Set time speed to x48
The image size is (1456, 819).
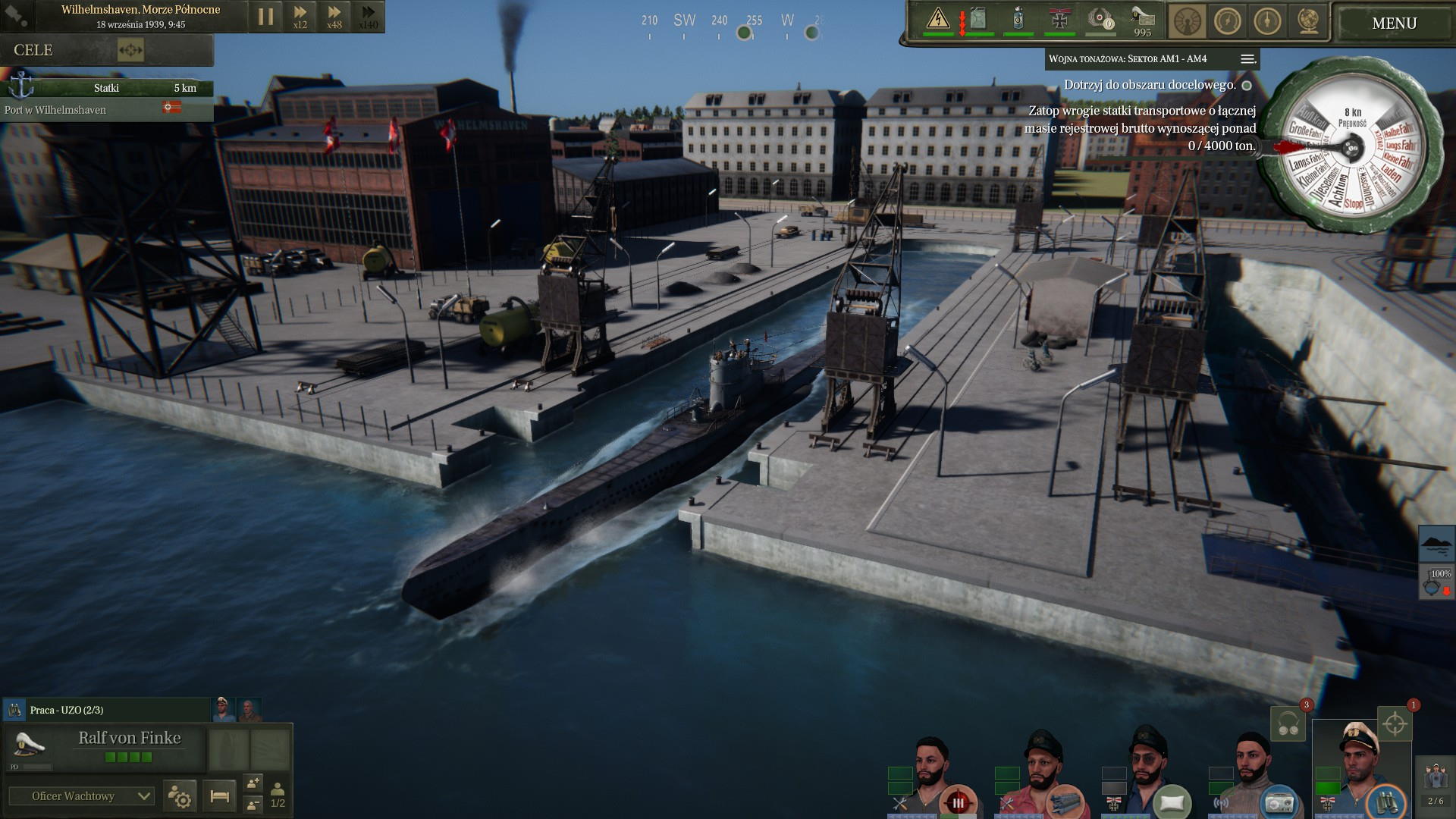[334, 17]
